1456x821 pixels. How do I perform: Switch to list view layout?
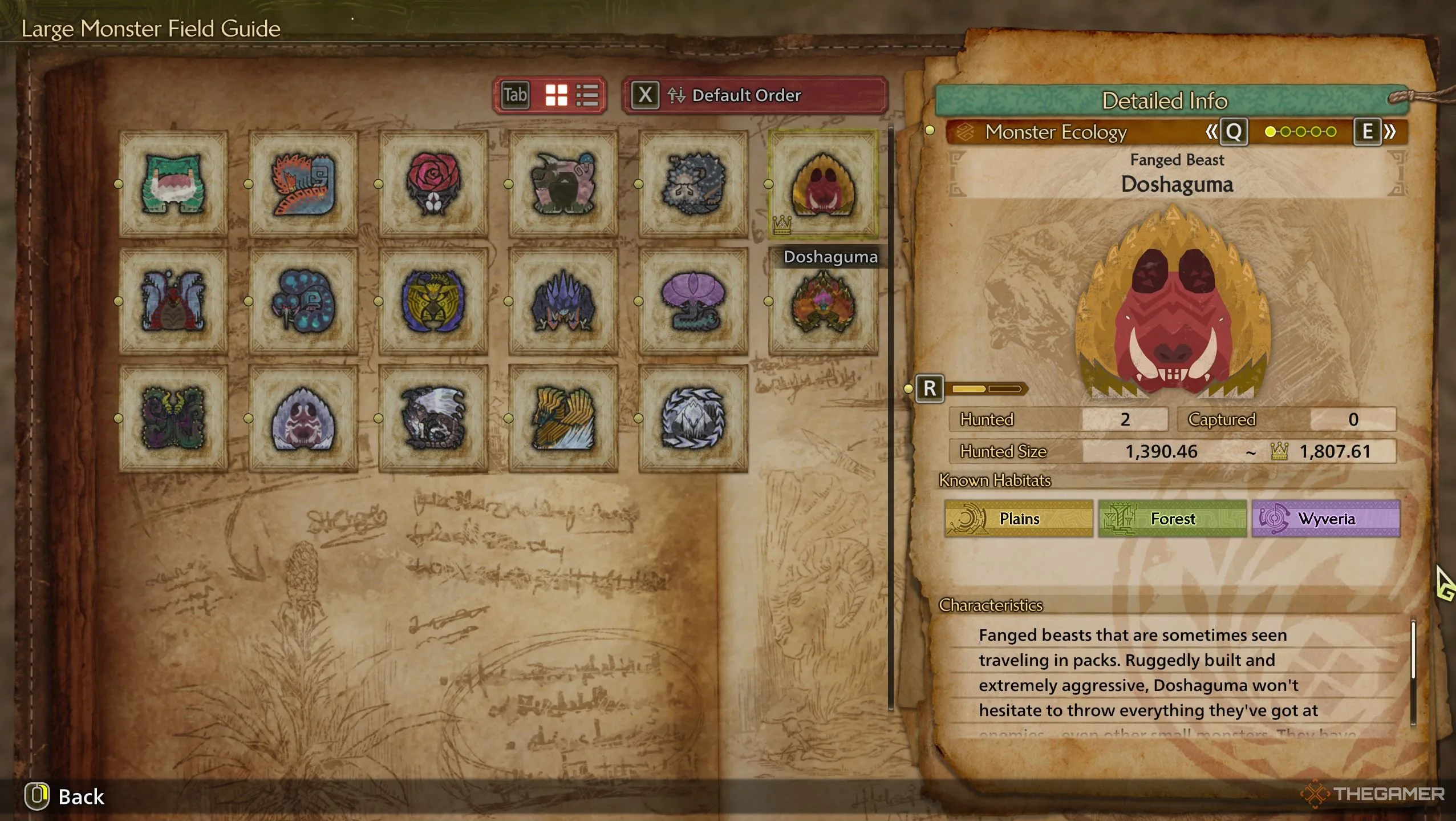587,95
